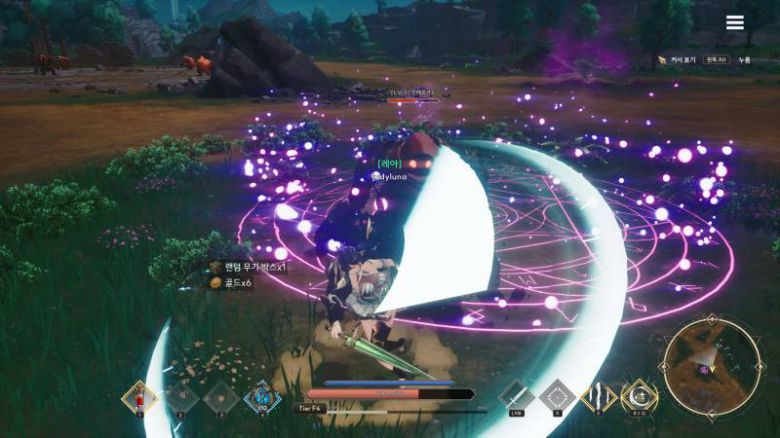This screenshot has height=438, width=780.
Task: Use the gray diamond target skill
Action: 557,396
